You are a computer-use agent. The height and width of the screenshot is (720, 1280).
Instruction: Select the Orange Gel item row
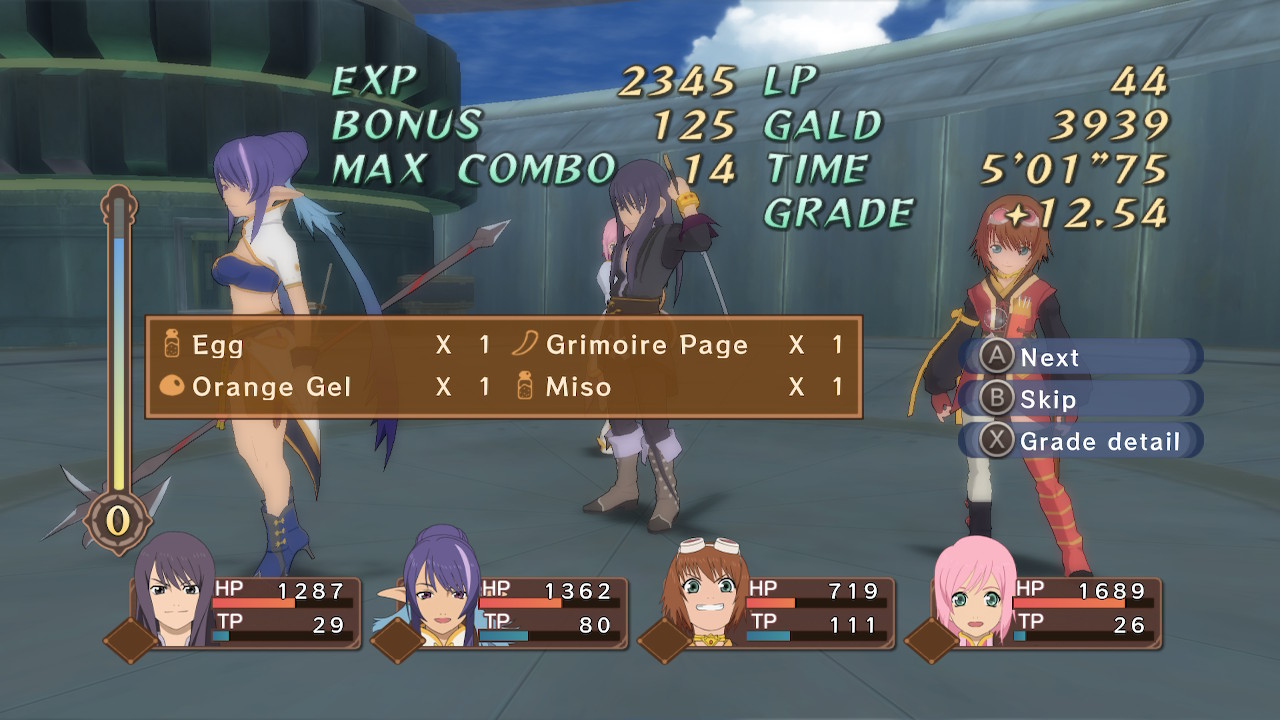click(x=325, y=387)
